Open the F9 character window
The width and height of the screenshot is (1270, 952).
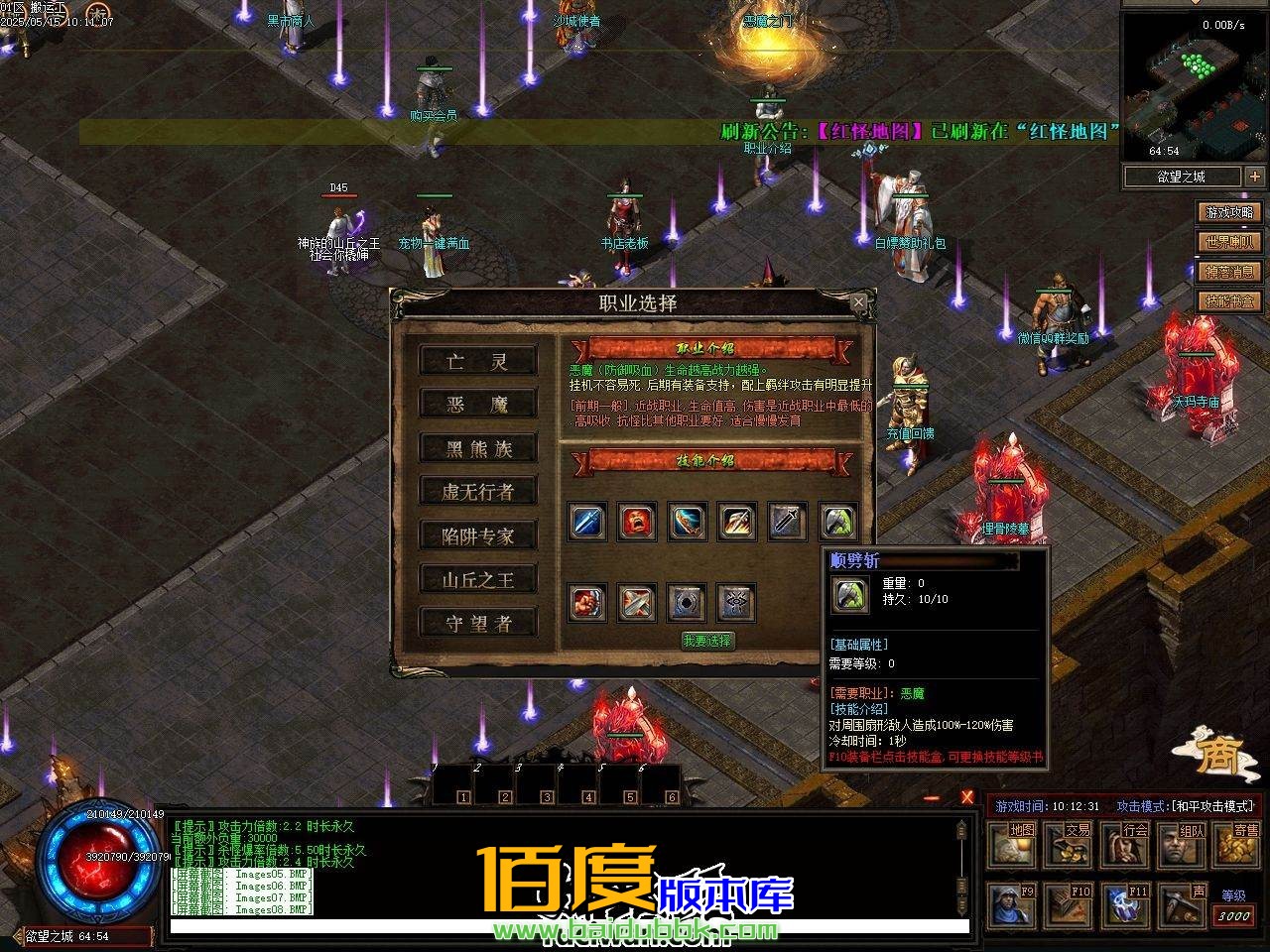(x=1011, y=903)
